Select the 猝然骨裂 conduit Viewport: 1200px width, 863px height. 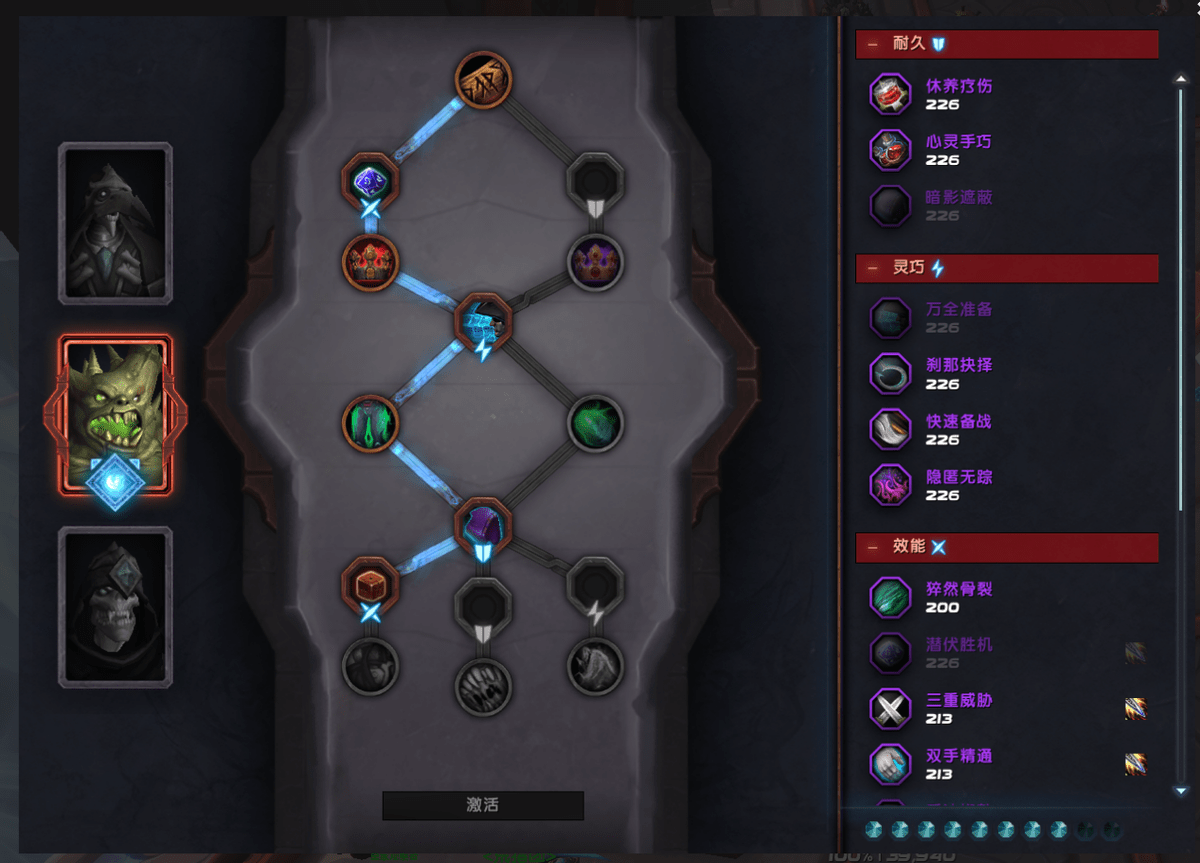(x=889, y=597)
